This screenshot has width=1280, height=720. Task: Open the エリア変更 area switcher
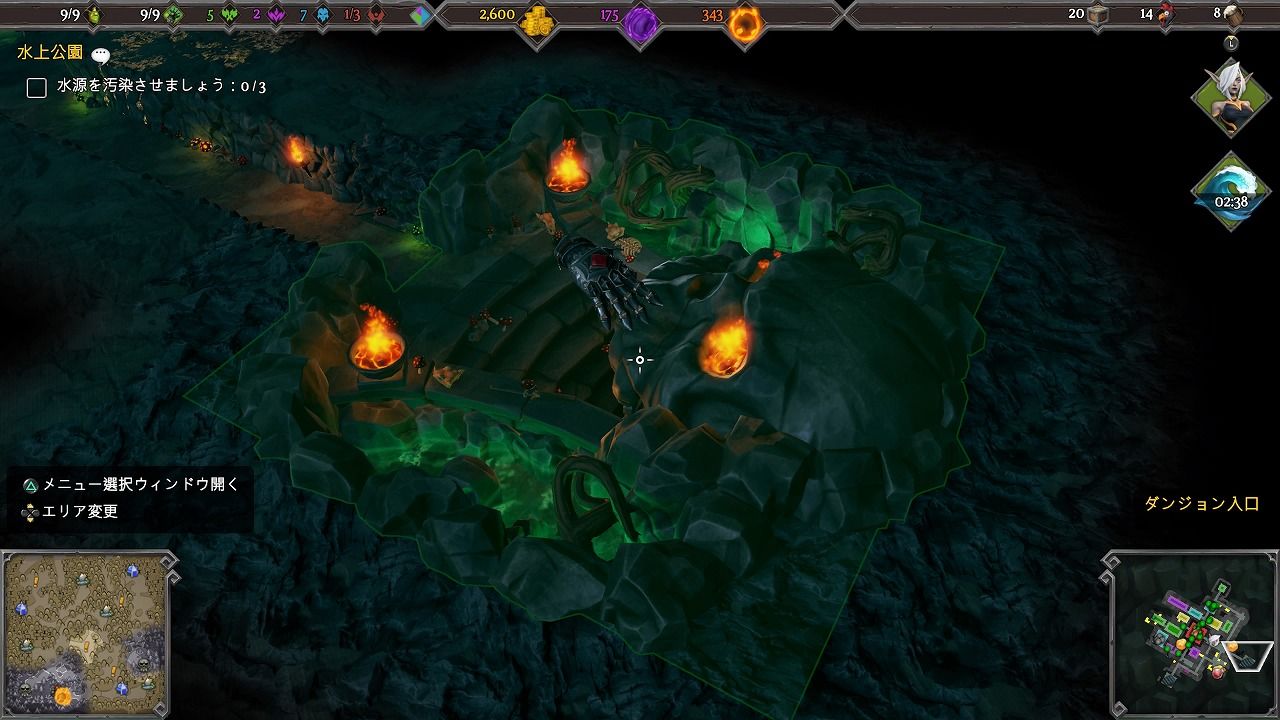[x=28, y=513]
